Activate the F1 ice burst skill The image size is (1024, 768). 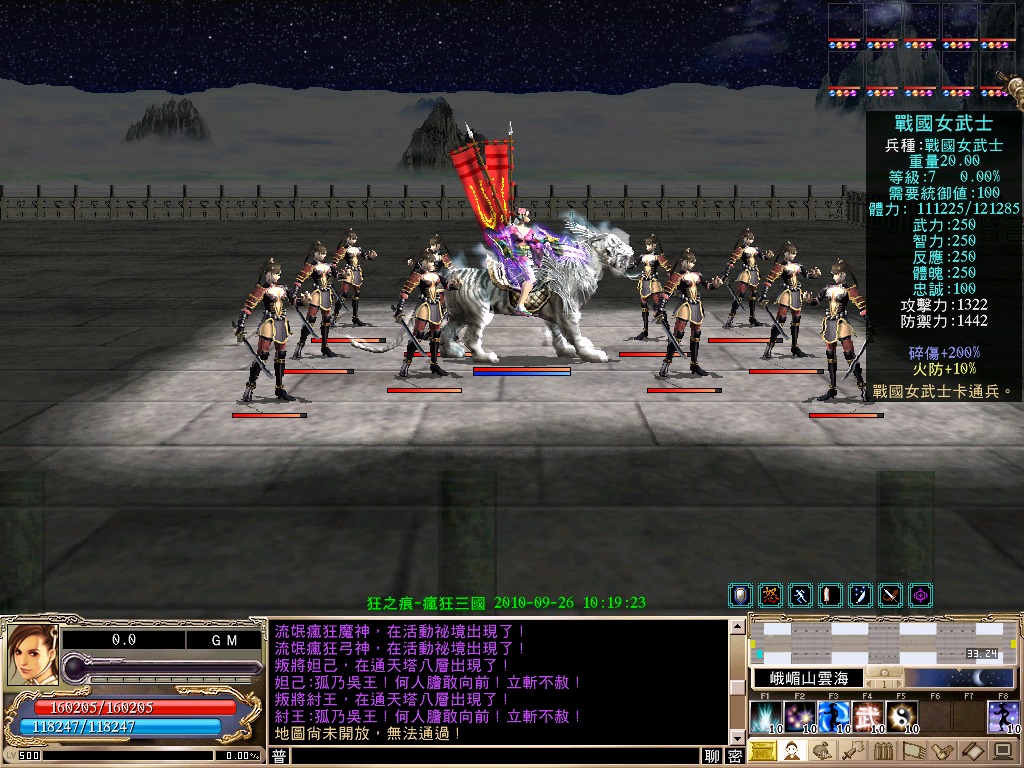pyautogui.click(x=766, y=717)
